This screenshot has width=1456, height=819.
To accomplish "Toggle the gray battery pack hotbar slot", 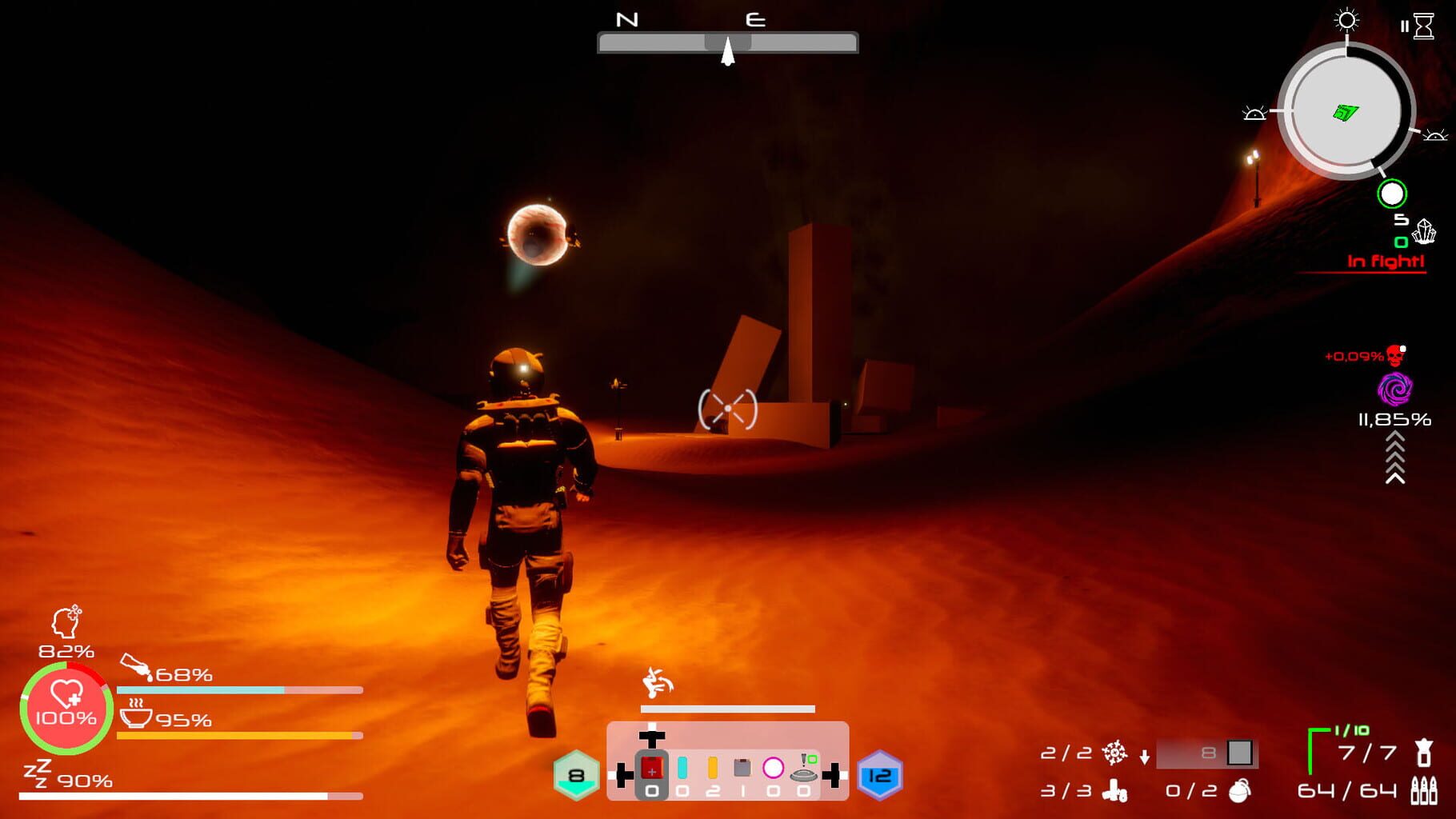I will point(742,768).
